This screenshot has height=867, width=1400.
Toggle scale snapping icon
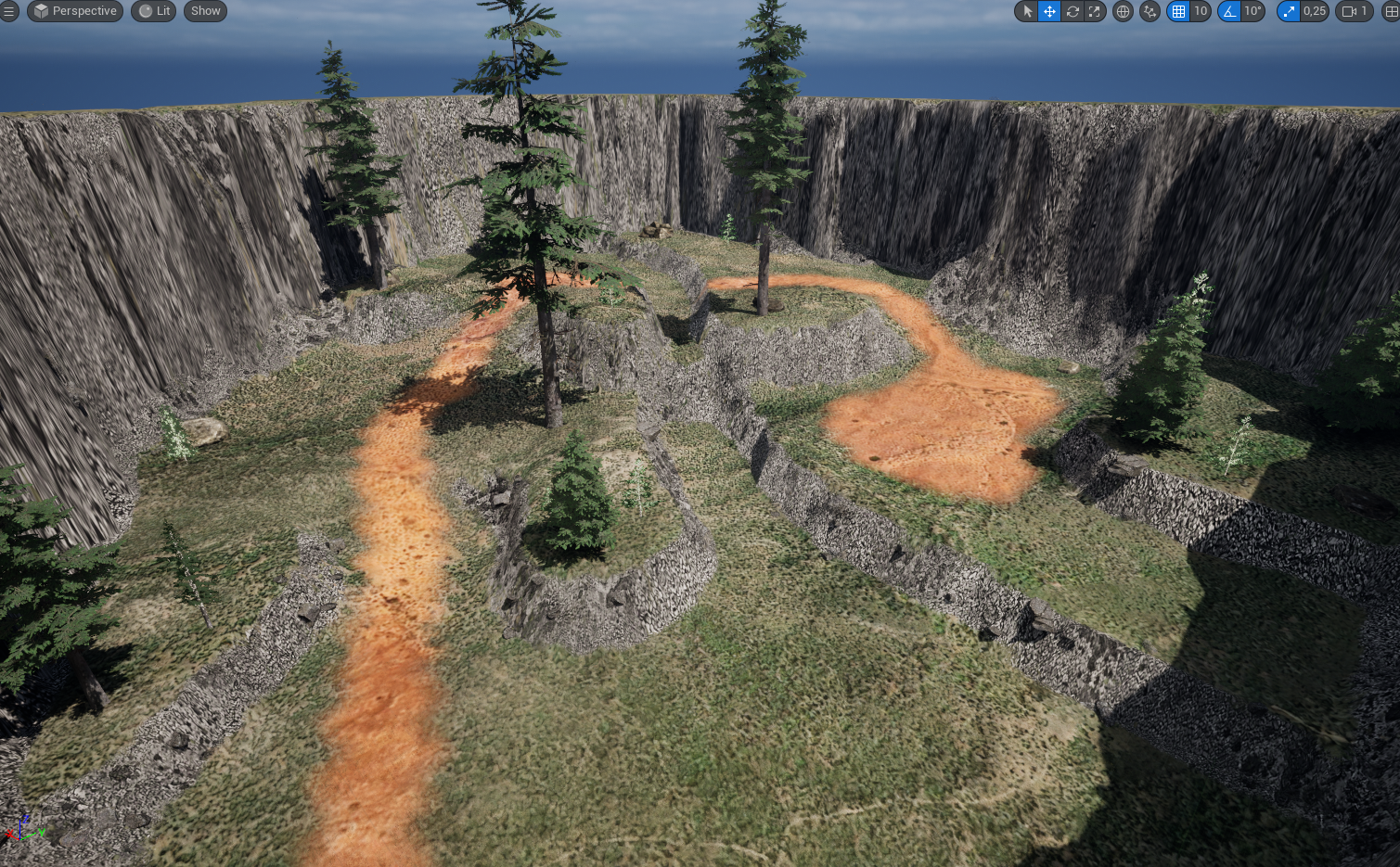coord(1289,11)
